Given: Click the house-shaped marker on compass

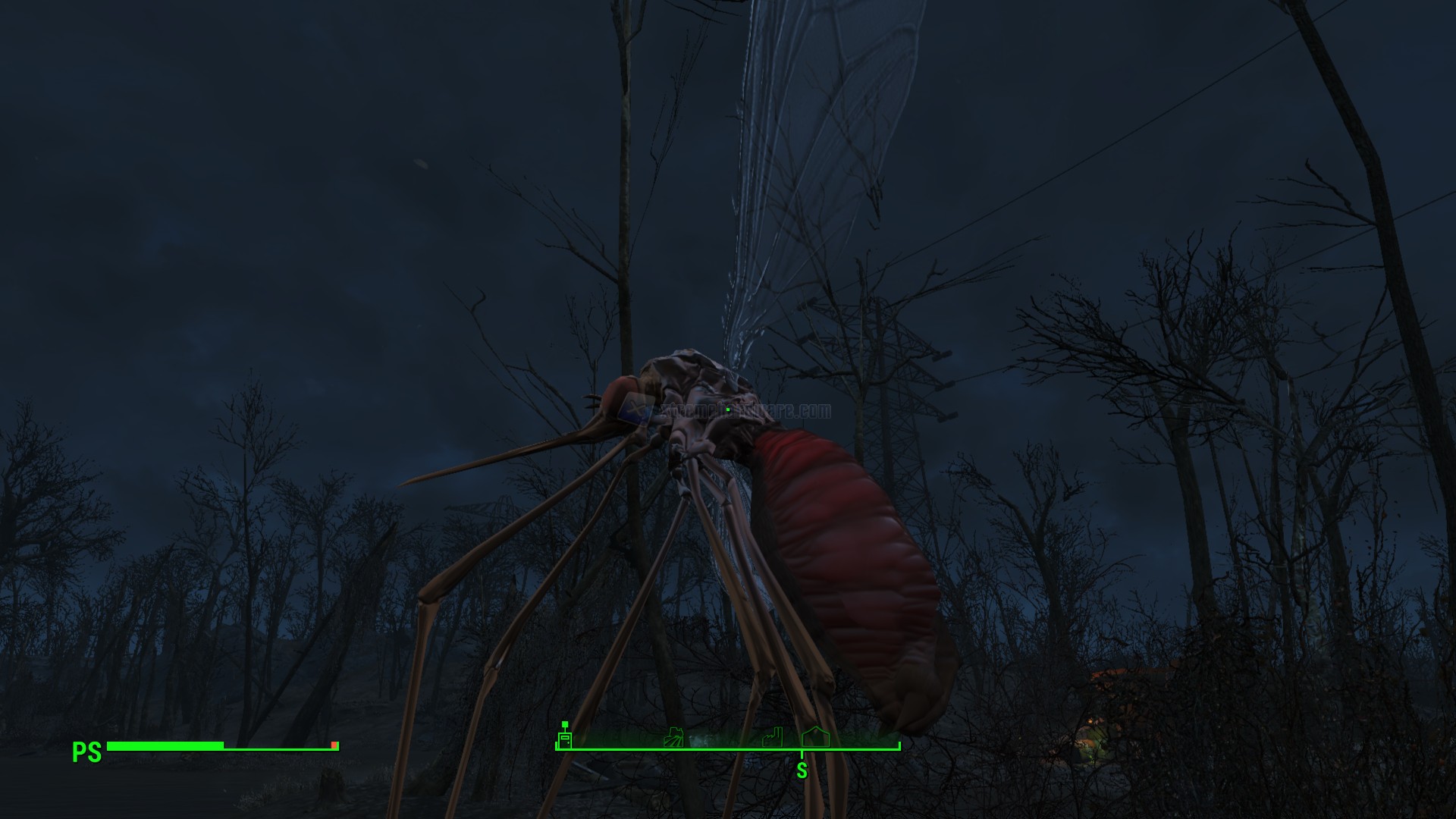Looking at the screenshot, I should 815,736.
